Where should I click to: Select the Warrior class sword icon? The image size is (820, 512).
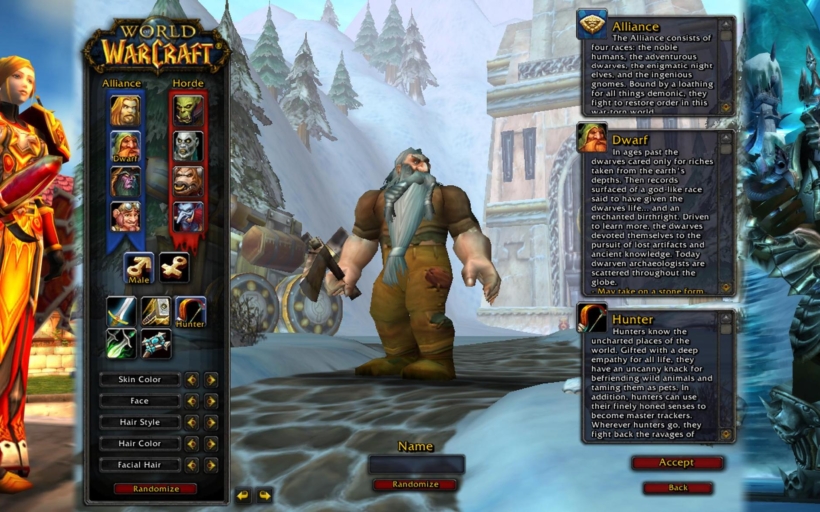point(122,311)
